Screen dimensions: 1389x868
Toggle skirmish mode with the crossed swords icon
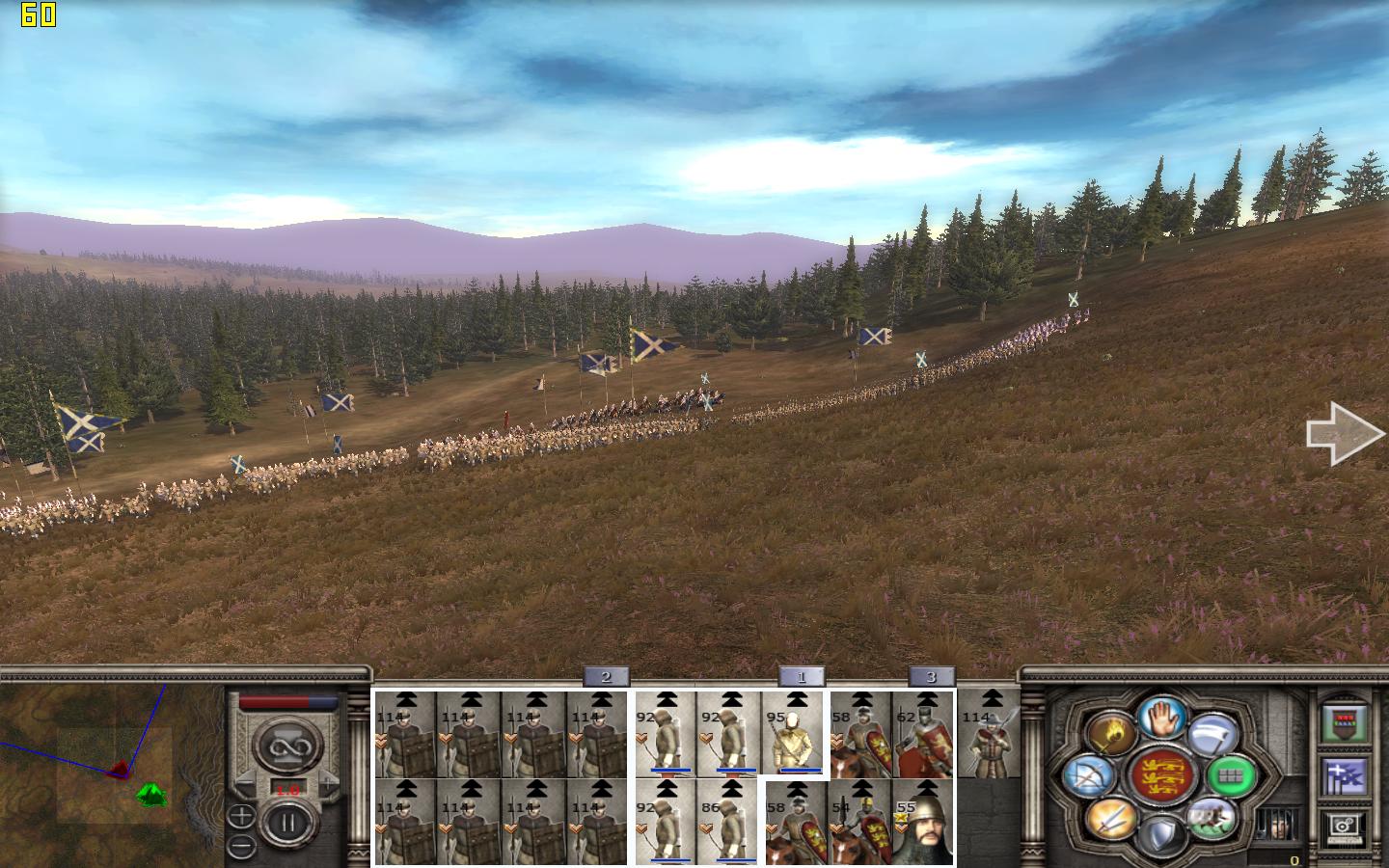[x=1110, y=820]
